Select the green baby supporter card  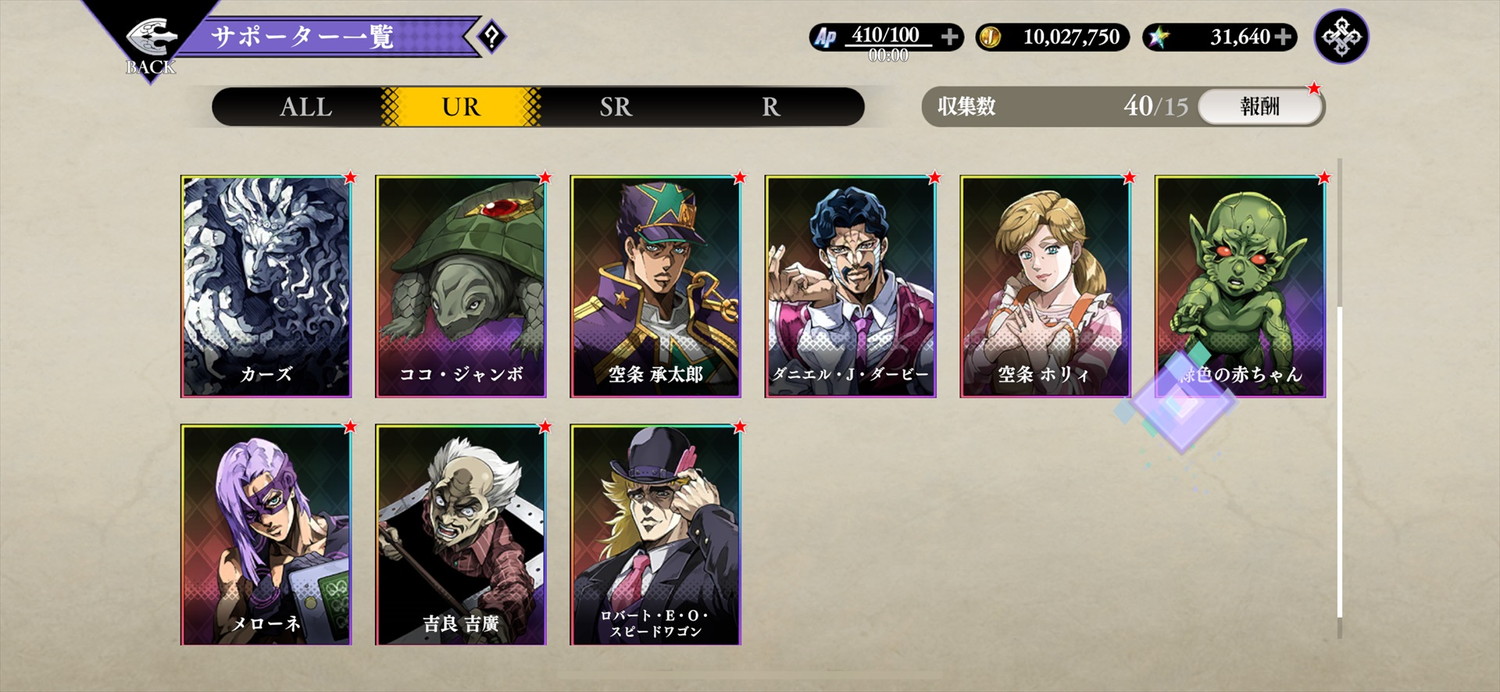click(x=1240, y=286)
